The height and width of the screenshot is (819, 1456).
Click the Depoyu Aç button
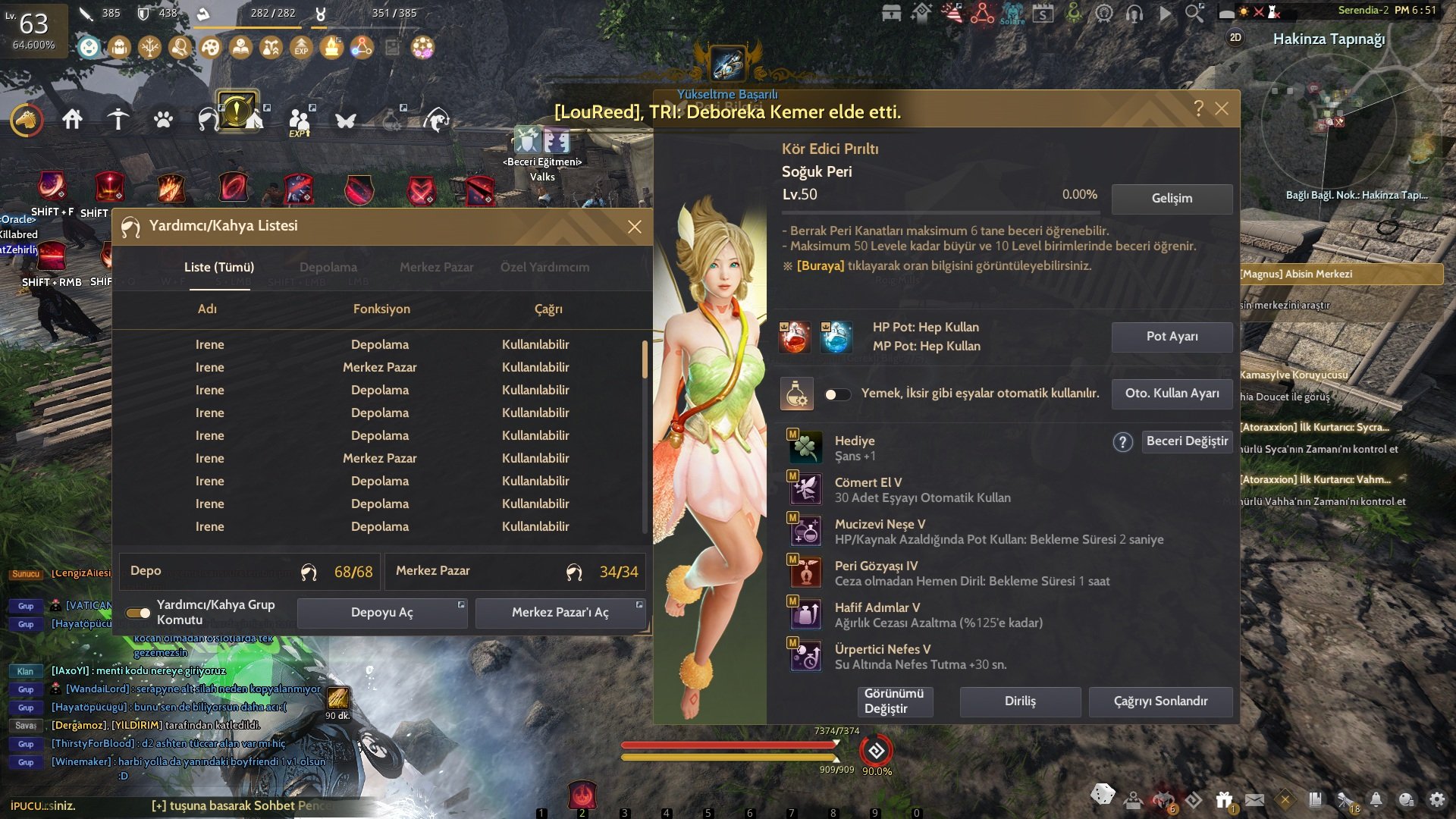coord(382,613)
